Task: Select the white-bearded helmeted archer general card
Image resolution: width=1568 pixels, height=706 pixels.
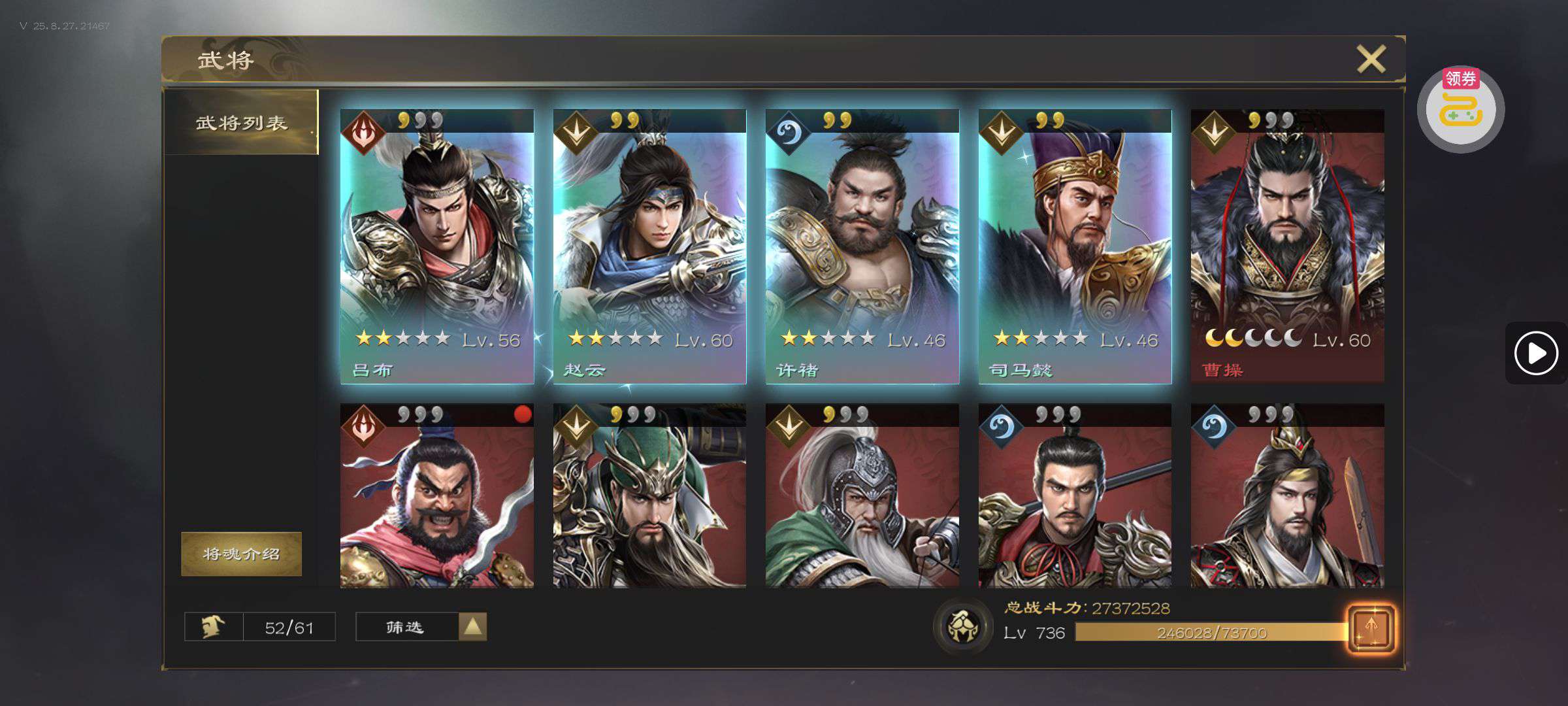Action: [862, 496]
